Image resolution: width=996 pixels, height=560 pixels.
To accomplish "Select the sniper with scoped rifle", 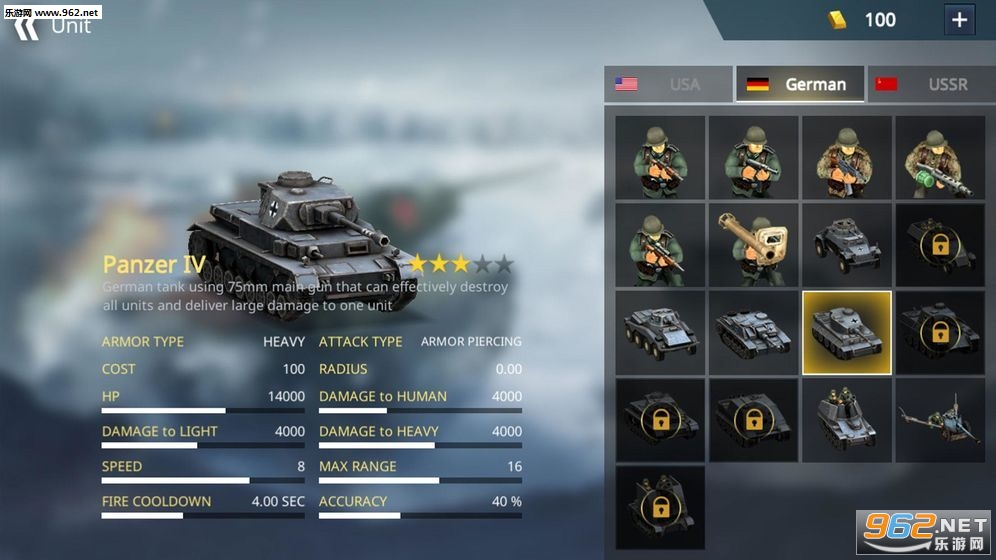I will pos(660,245).
